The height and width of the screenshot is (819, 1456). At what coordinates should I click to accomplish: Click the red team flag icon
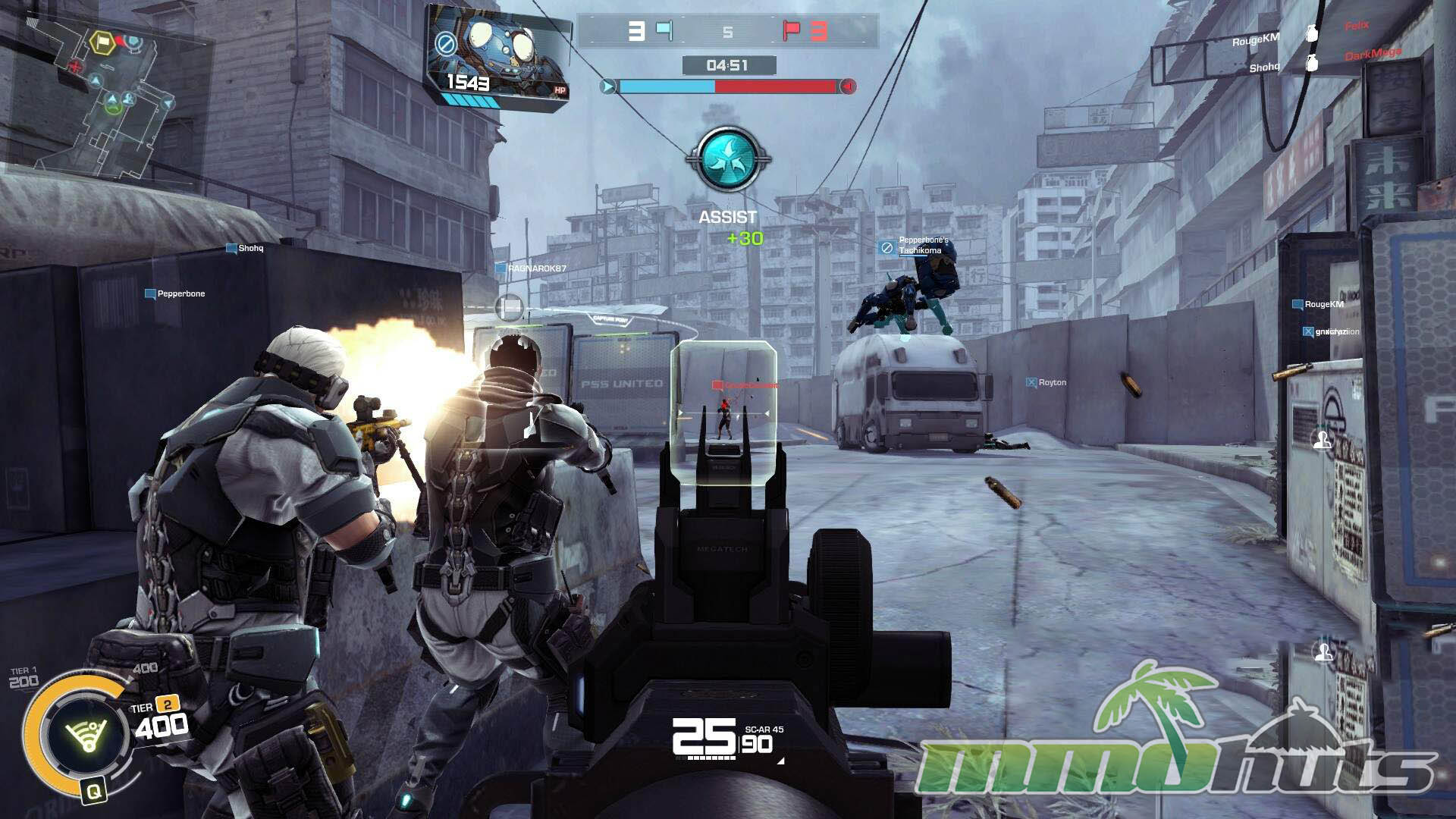pos(791,30)
